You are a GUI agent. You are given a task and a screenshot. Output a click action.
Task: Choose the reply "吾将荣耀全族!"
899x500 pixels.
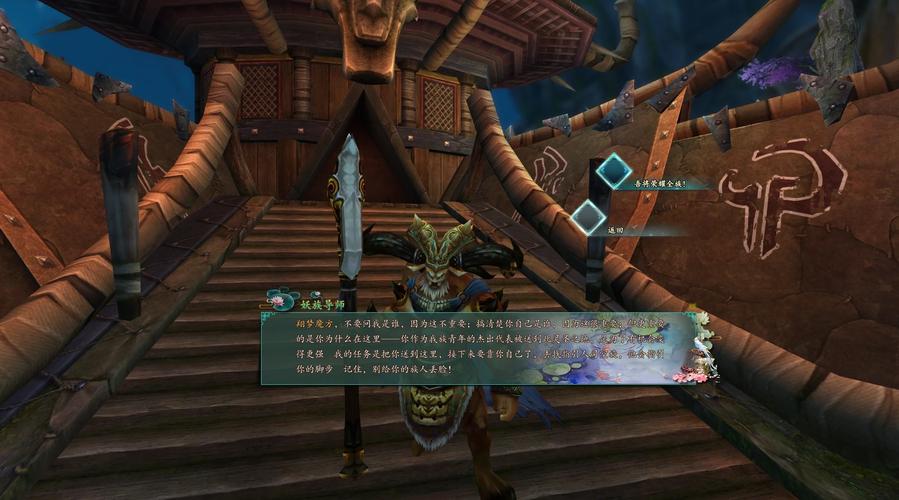pos(659,183)
